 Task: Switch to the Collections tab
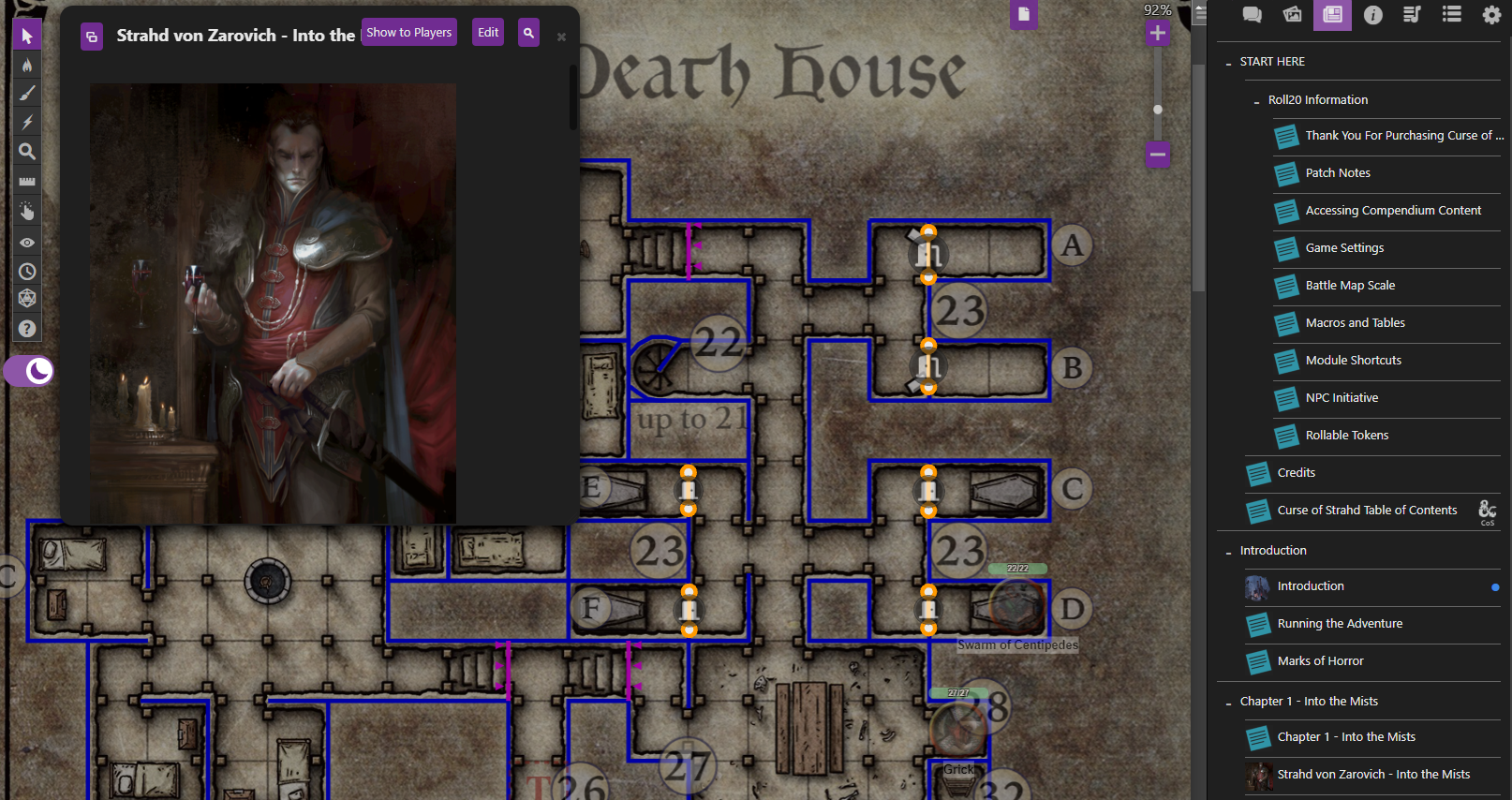pyautogui.click(x=1452, y=15)
